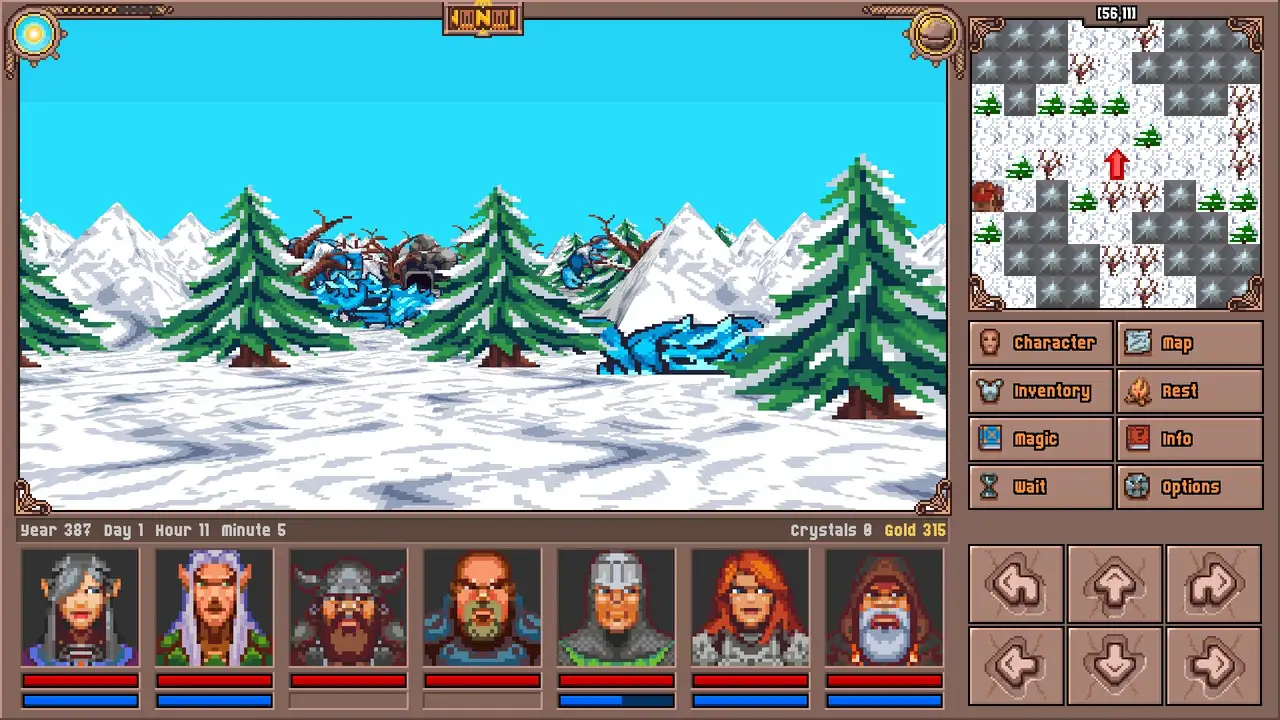Select the hooded white-bearded wizard portrait

884,607
